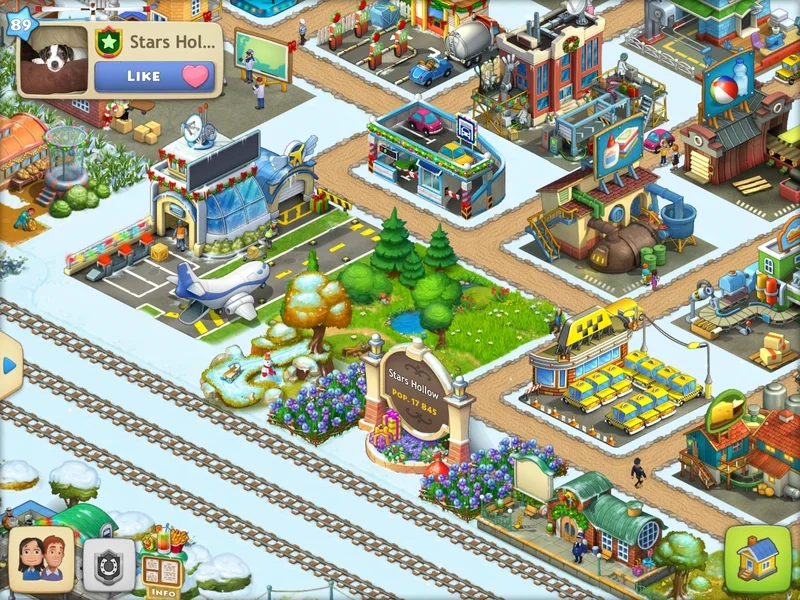Open the dog profile picture

pyautogui.click(x=54, y=60)
